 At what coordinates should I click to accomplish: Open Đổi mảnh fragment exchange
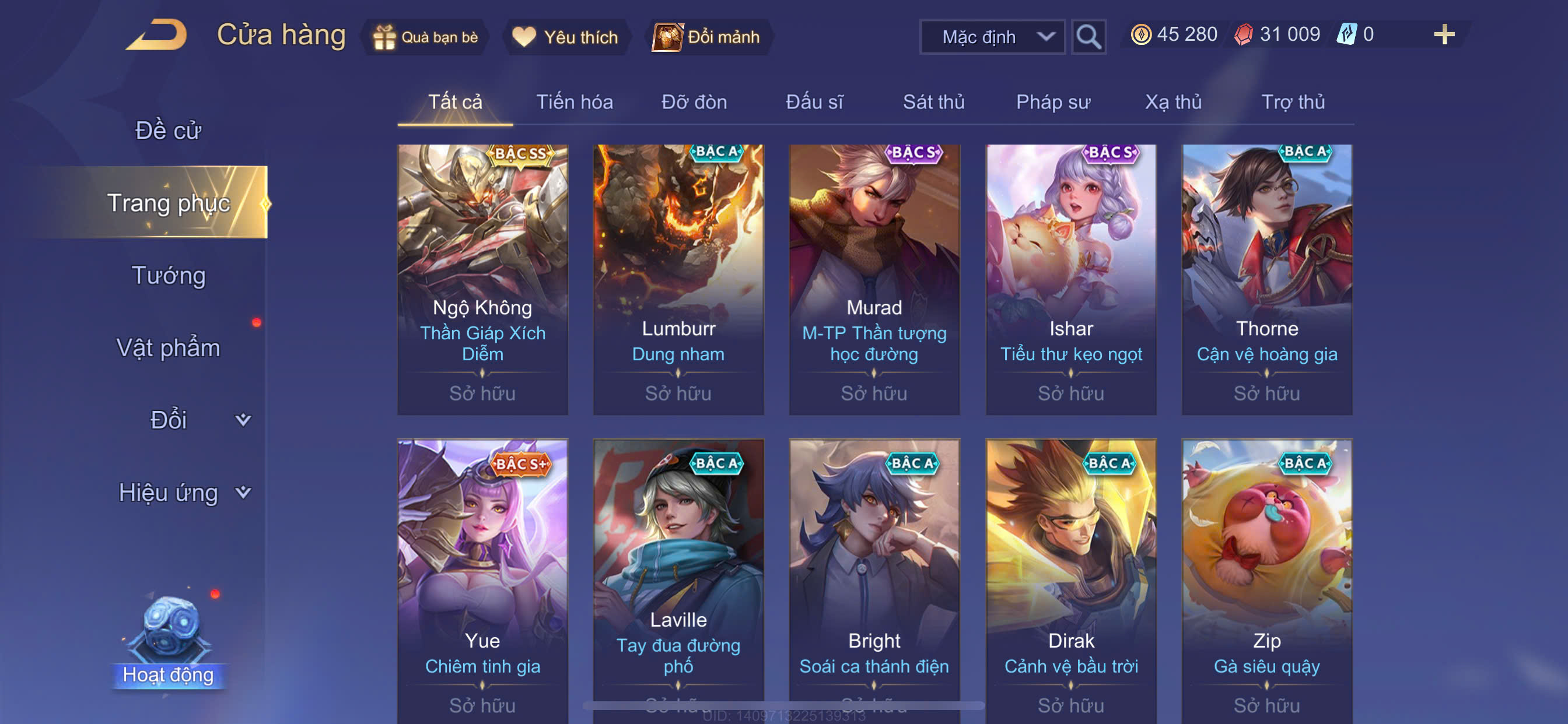(706, 37)
